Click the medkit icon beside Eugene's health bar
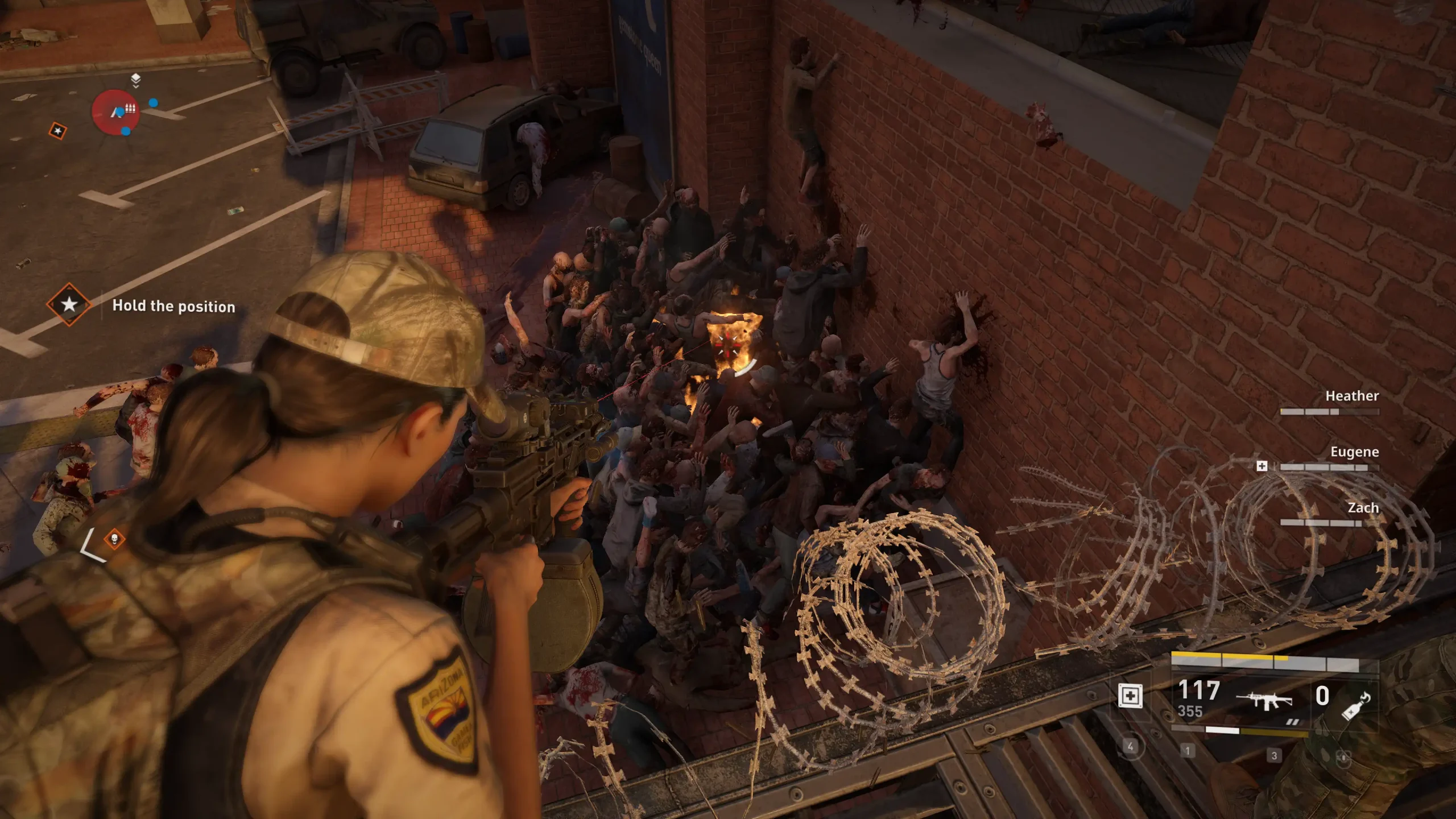 tap(1261, 466)
